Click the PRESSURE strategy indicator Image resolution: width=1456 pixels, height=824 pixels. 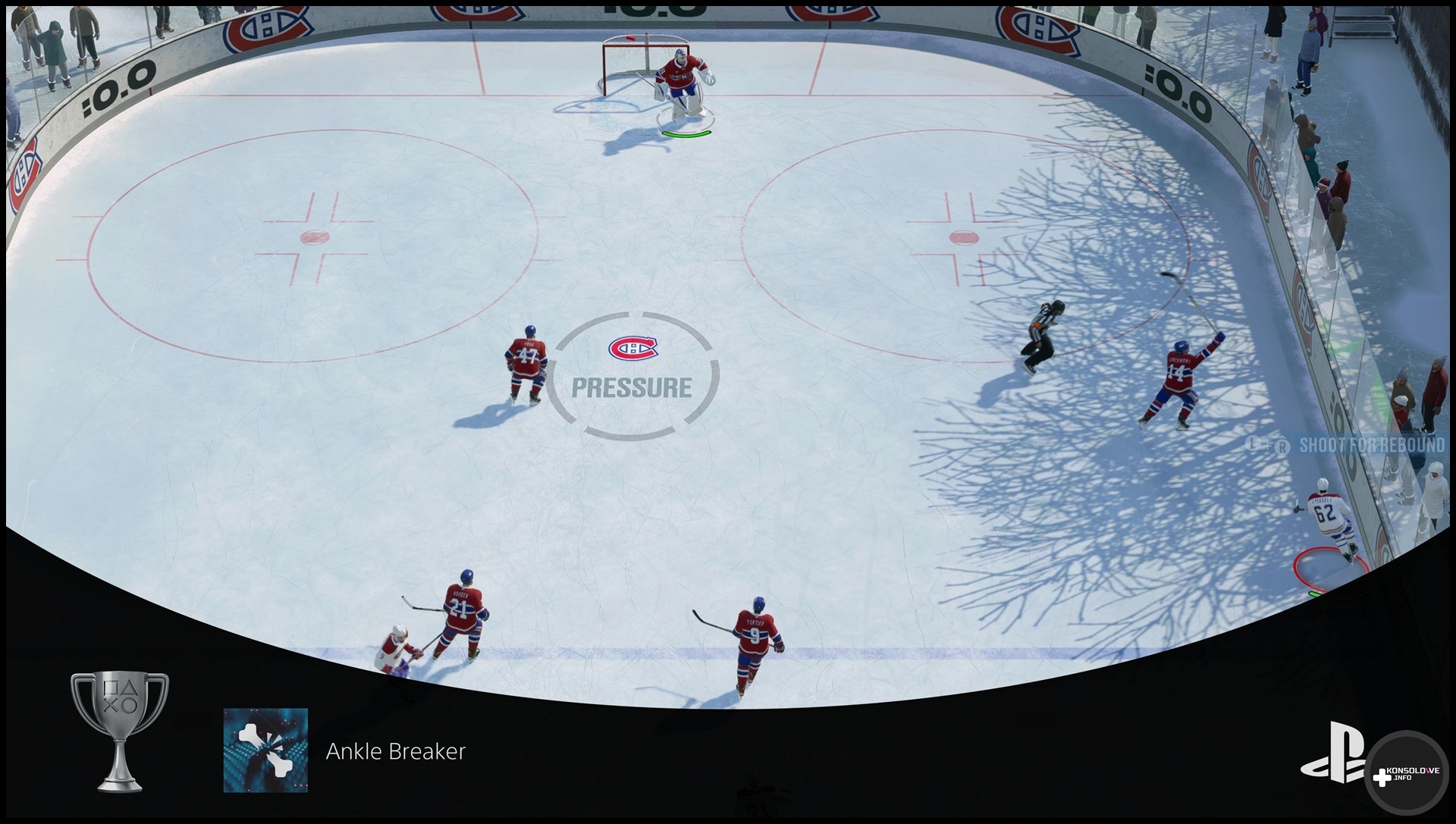click(x=632, y=377)
